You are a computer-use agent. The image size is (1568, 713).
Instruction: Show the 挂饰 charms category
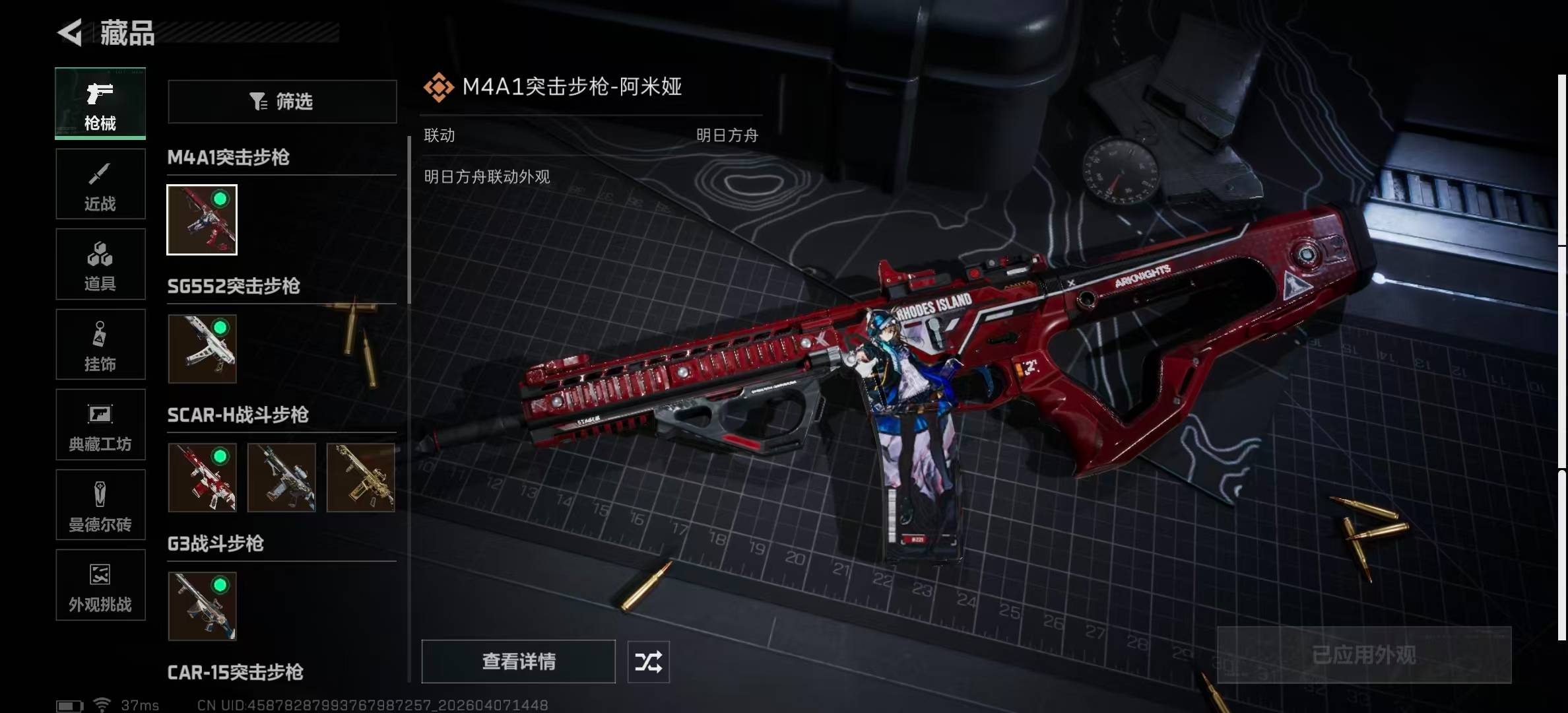click(100, 345)
